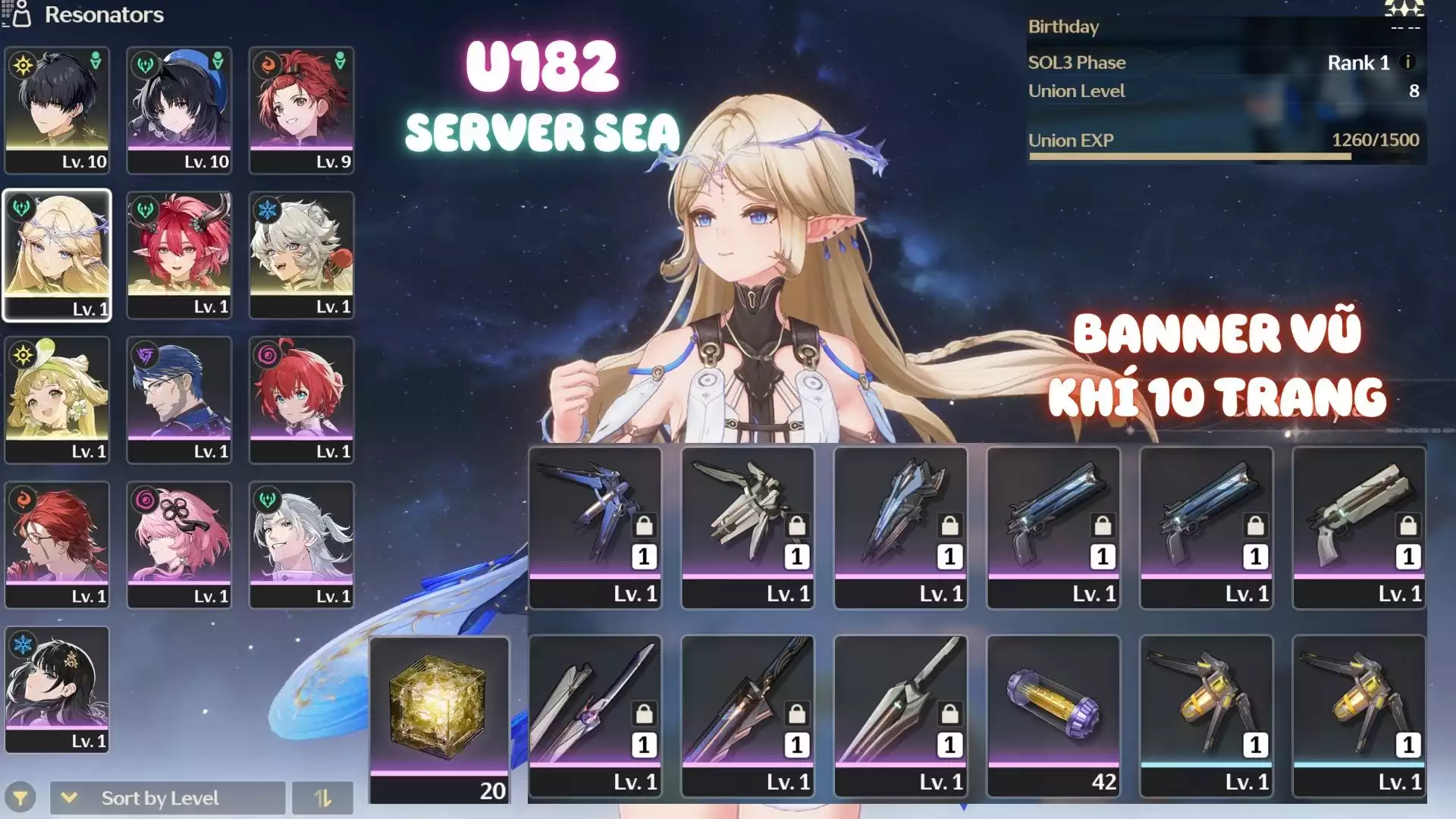
Task: Select the Lv. 10 black-haired male resonator
Action: pos(57,110)
